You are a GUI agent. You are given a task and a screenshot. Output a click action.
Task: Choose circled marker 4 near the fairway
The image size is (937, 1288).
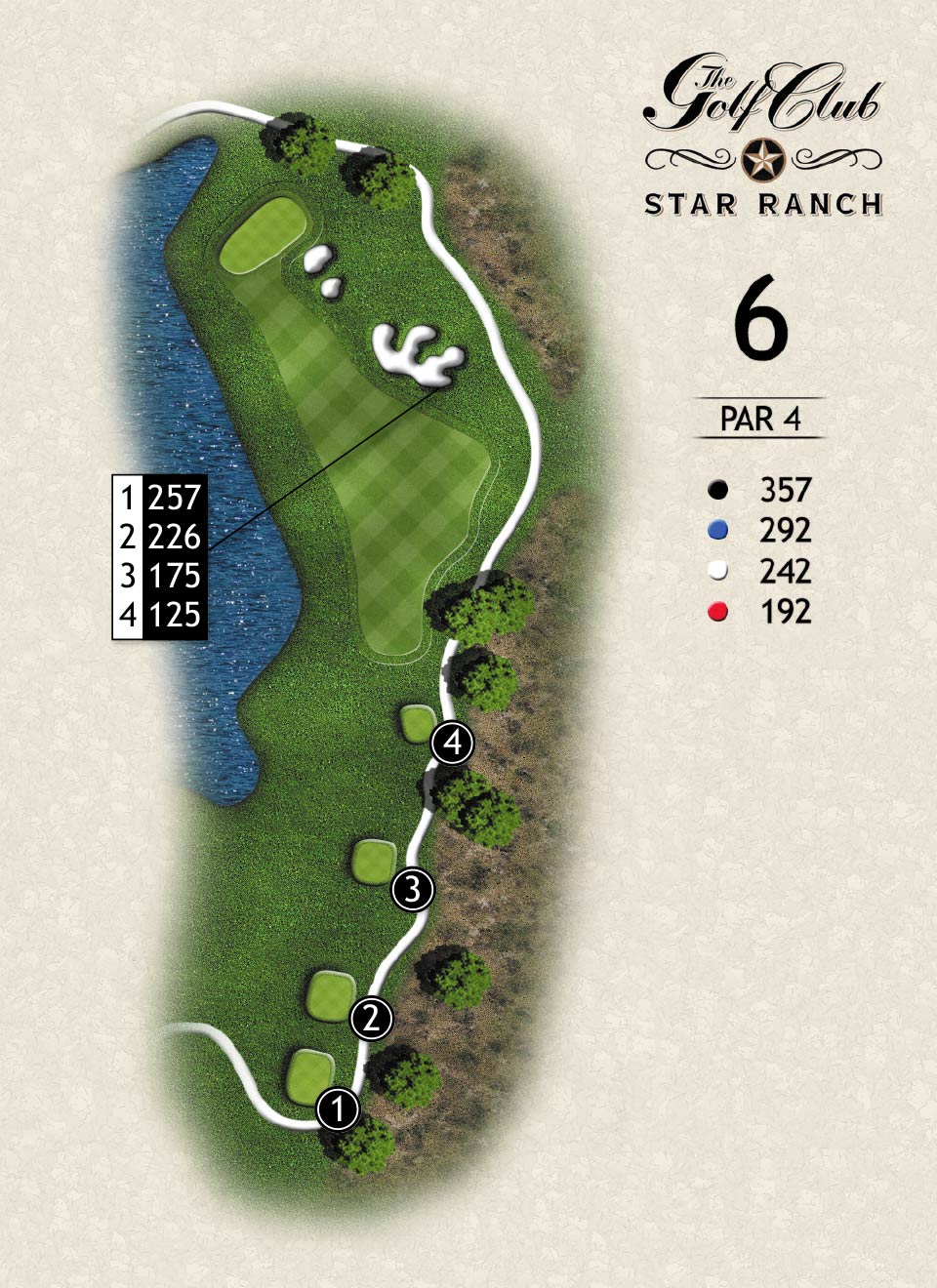[453, 744]
